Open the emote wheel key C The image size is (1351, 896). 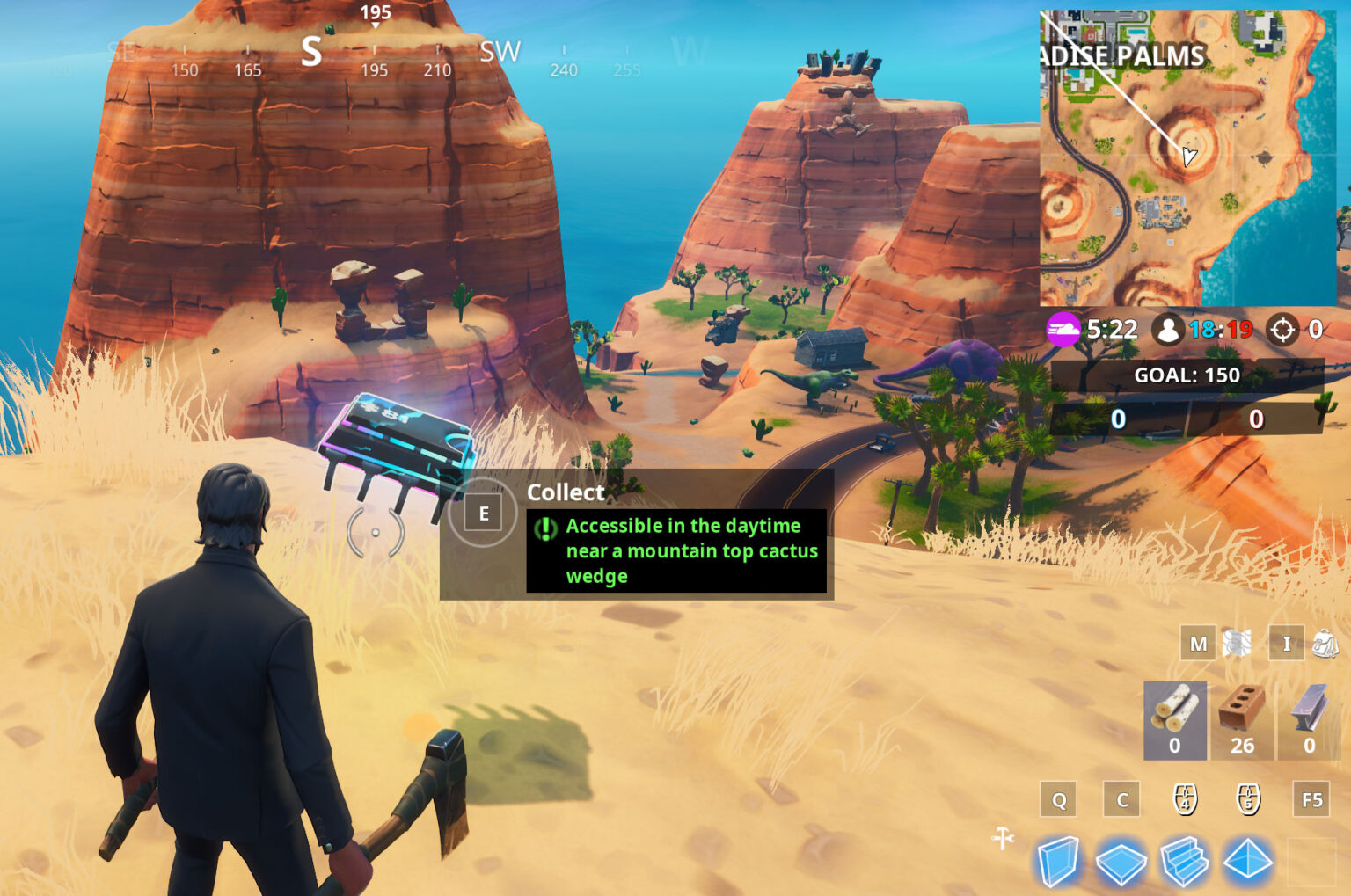1121,800
